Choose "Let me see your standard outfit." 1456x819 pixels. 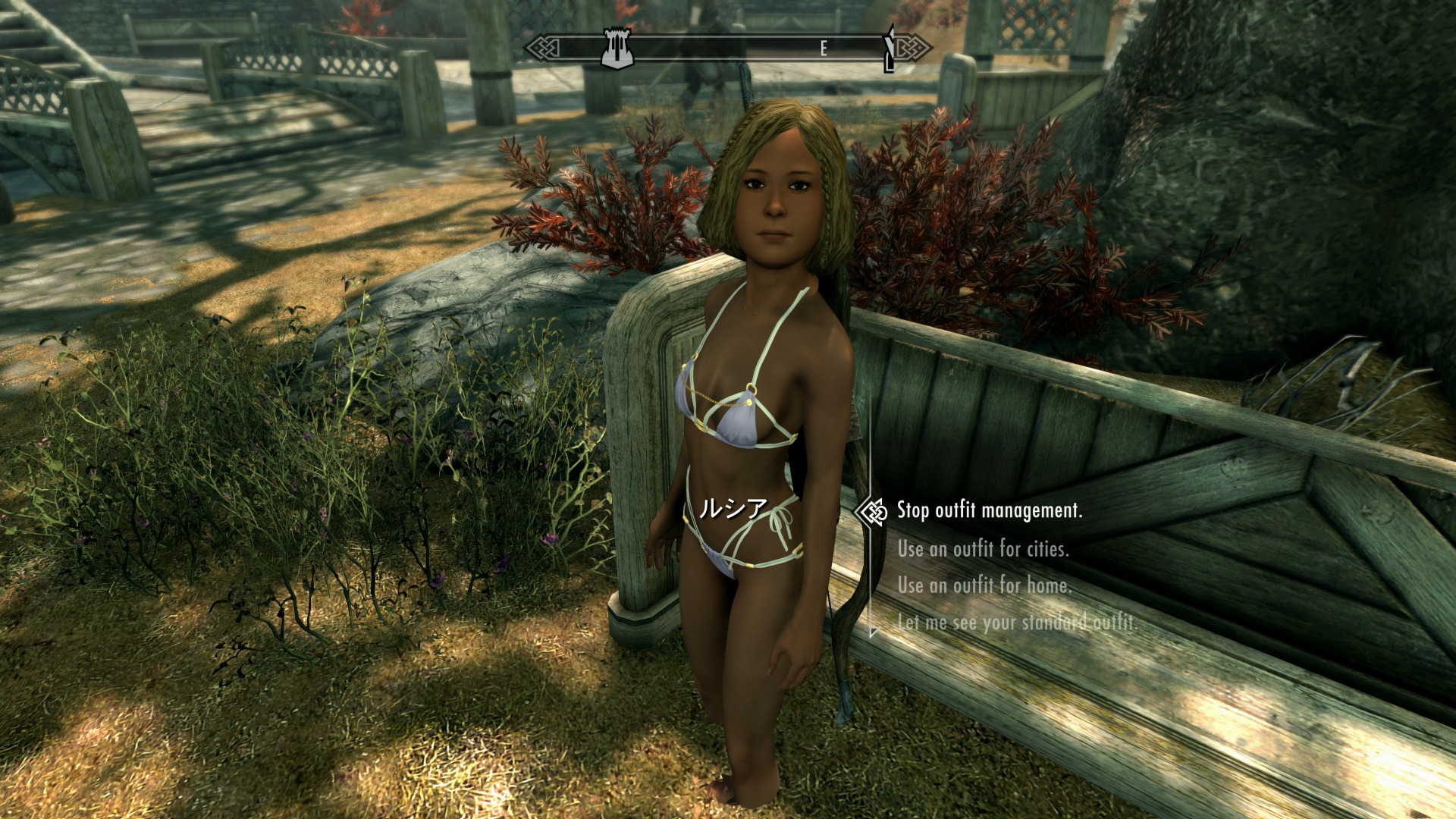1016,623
